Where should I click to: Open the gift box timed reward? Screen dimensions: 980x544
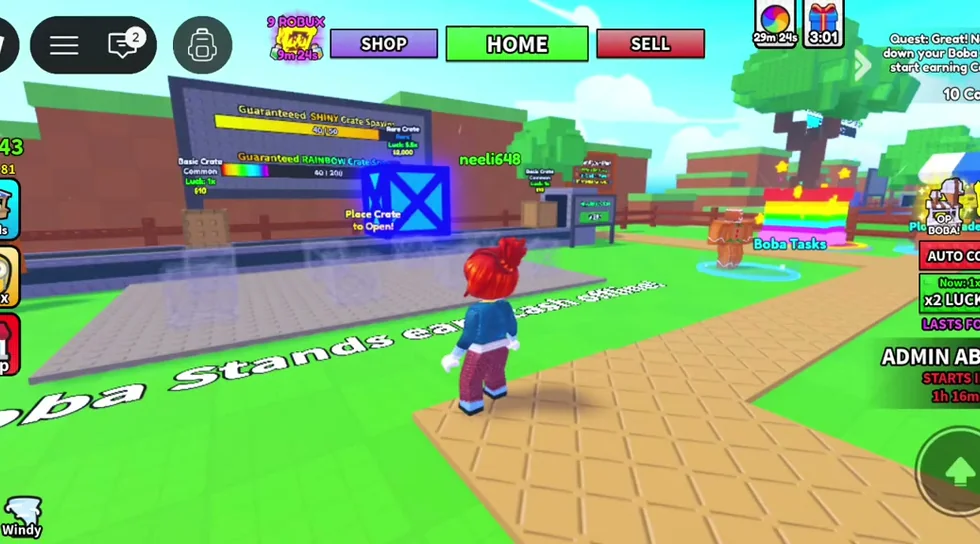[823, 22]
